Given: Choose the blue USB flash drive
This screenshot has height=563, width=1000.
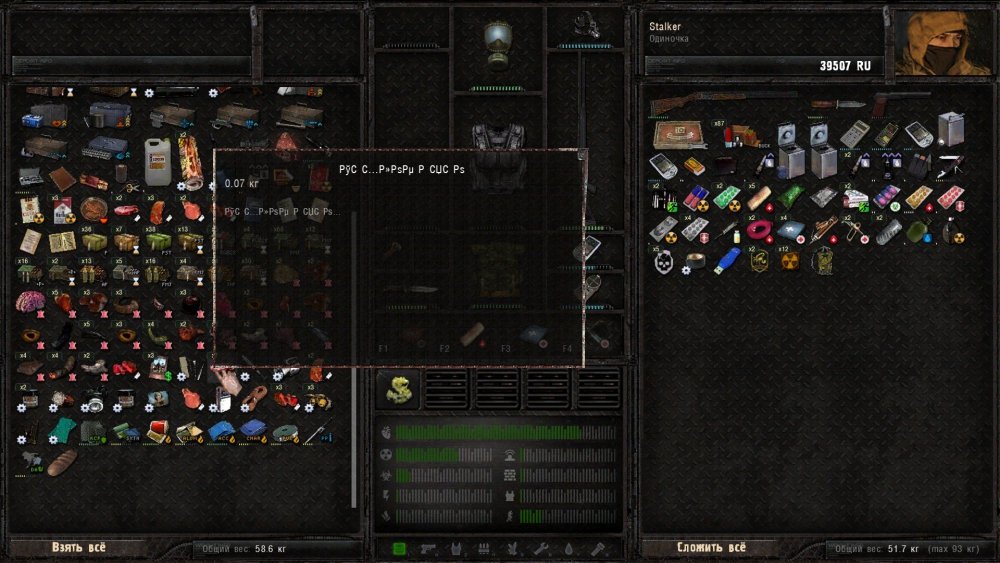Looking at the screenshot, I should click(727, 259).
